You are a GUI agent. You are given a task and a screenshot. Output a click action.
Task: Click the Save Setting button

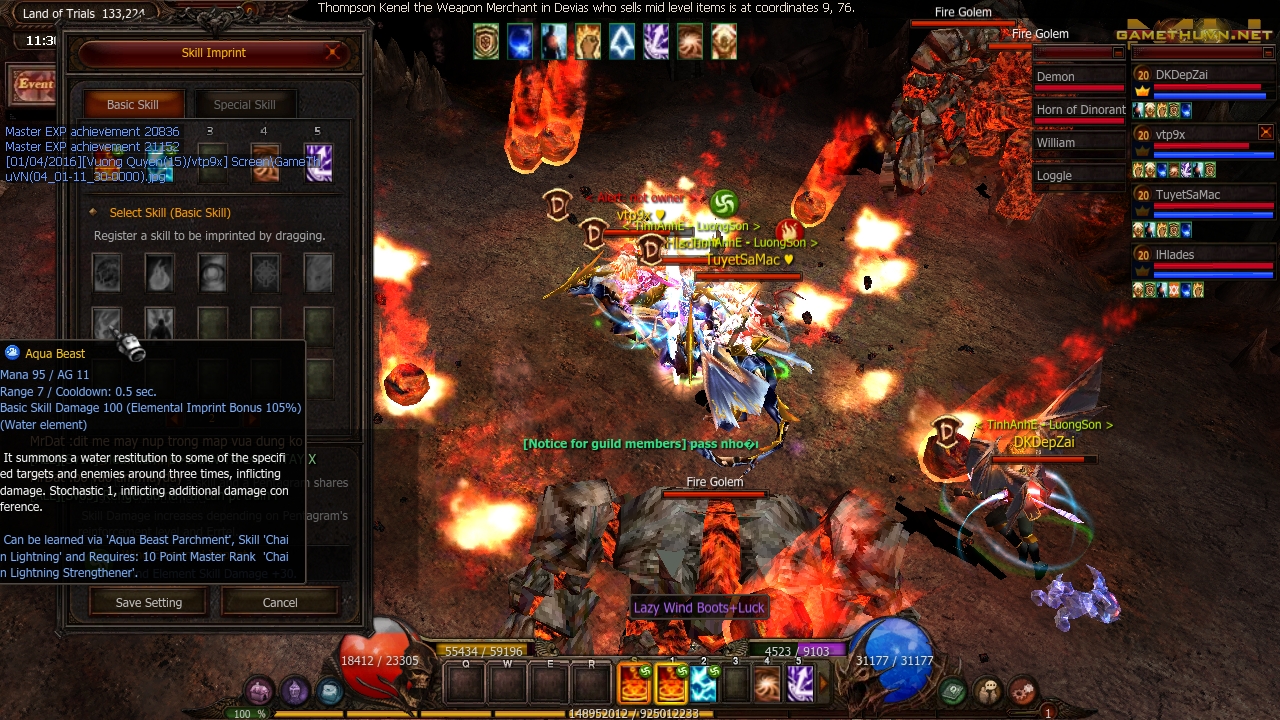pos(147,602)
